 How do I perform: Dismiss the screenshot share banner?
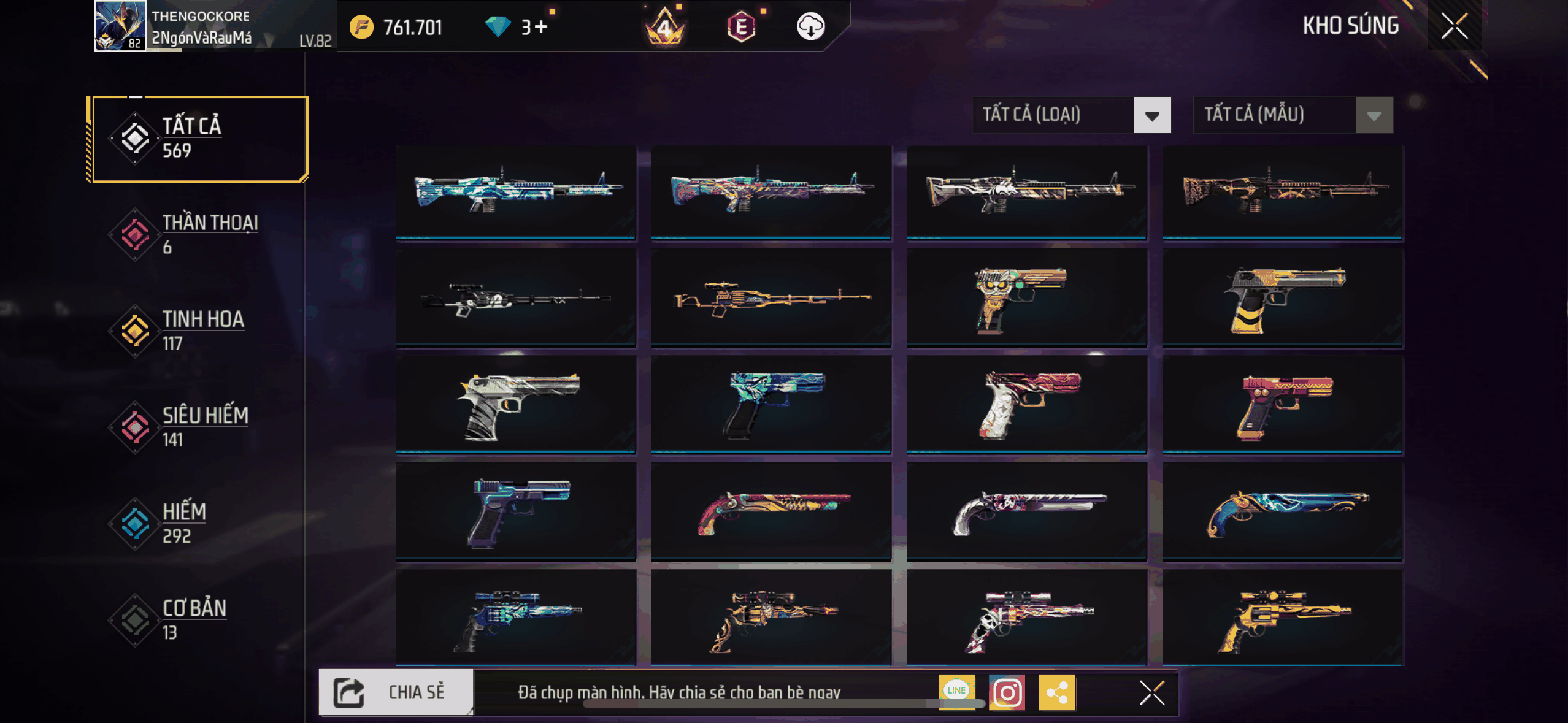(1151, 693)
